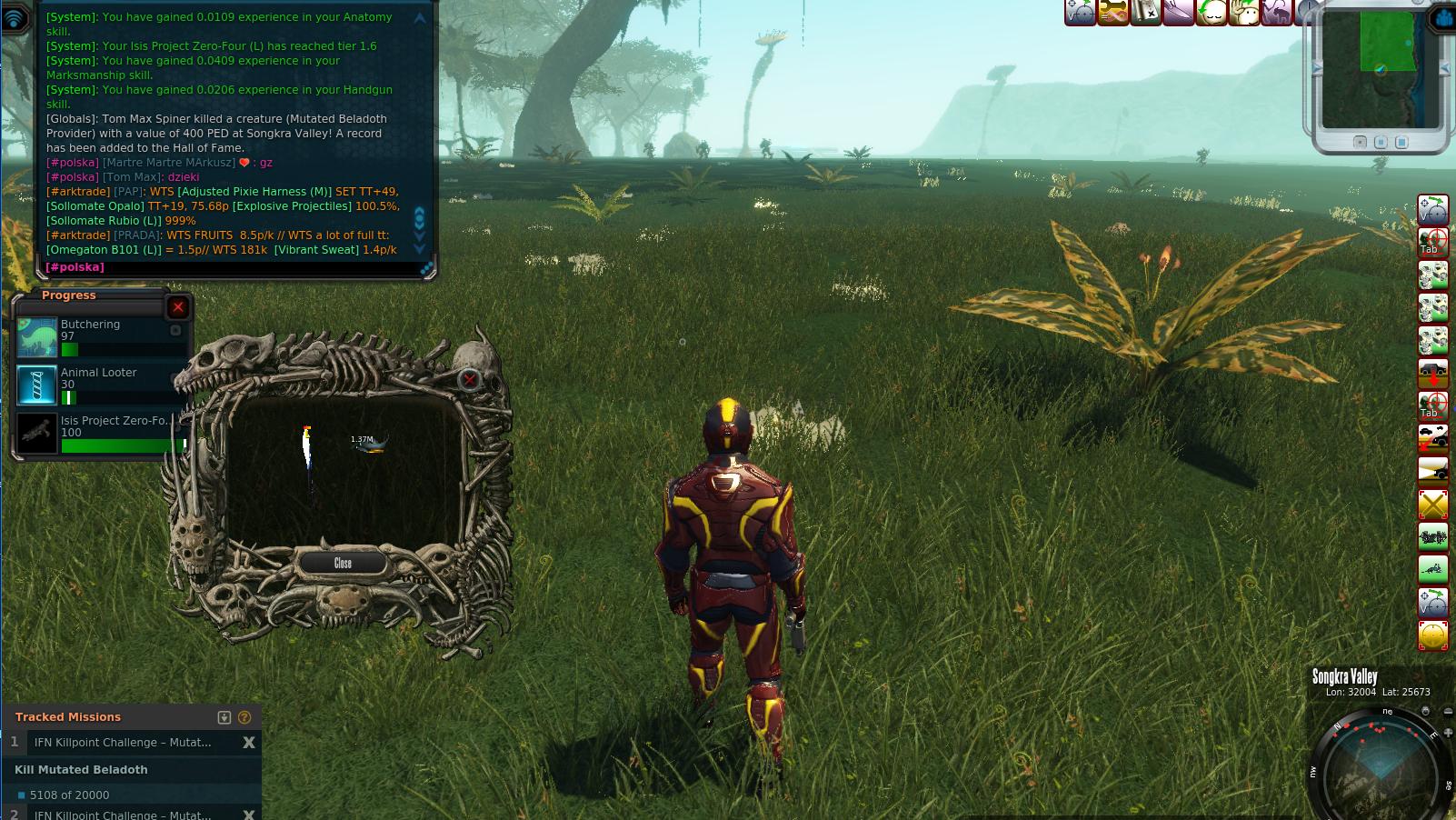Image resolution: width=1456 pixels, height=820 pixels.
Task: Close the bone-framed loot window
Action: point(343,564)
